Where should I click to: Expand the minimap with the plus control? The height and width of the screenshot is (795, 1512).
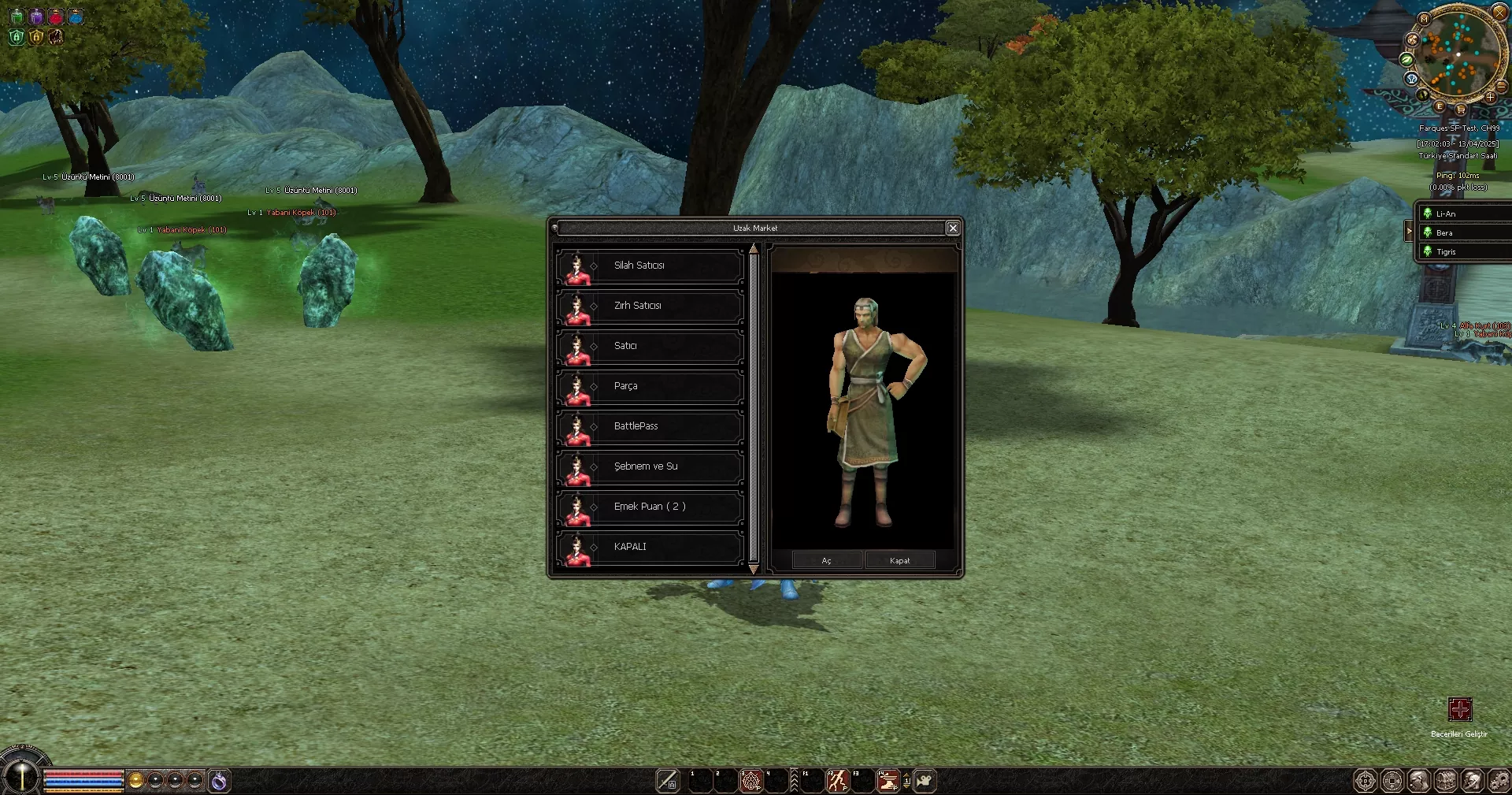point(1492,98)
